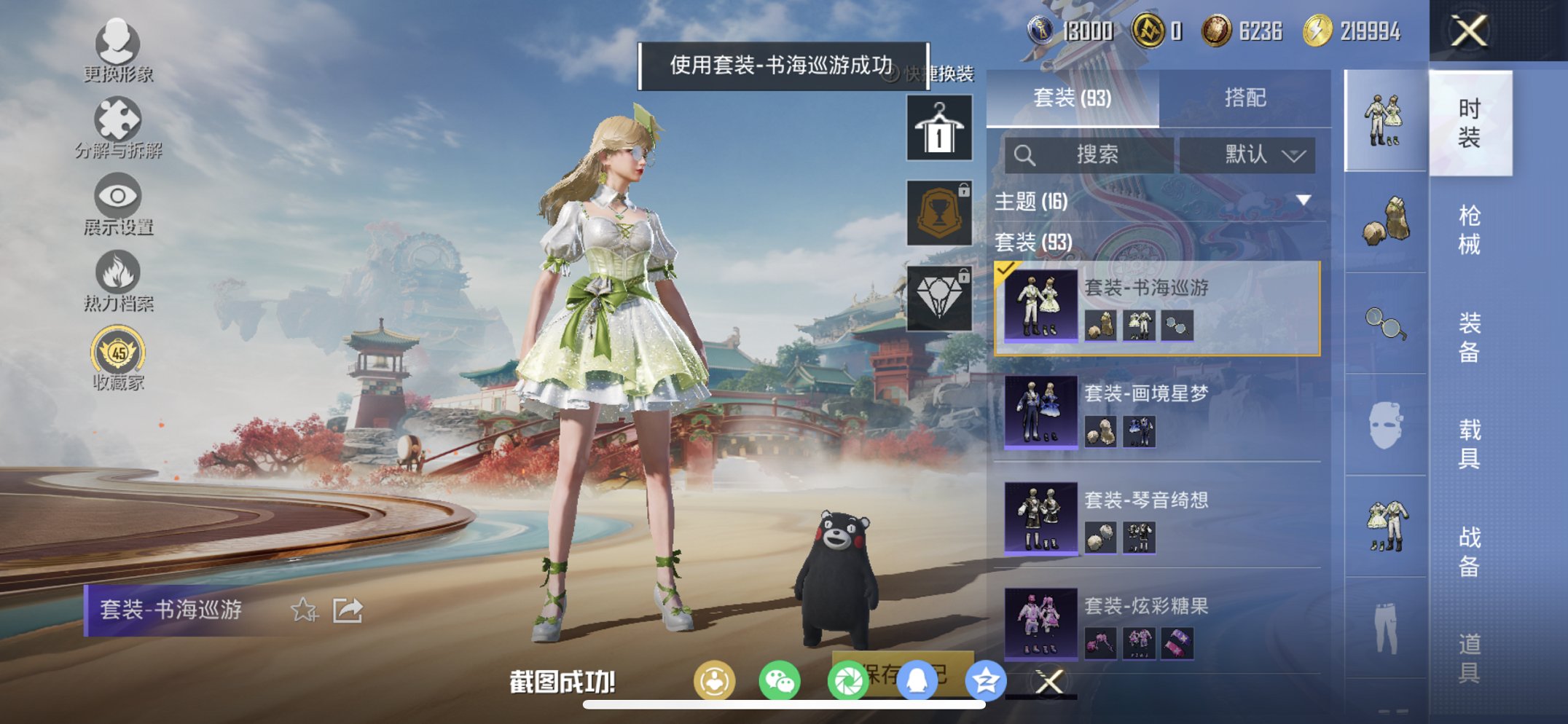This screenshot has height=724, width=1568.
Task: Open the 默认 sorting dropdown
Action: pyautogui.click(x=1251, y=154)
